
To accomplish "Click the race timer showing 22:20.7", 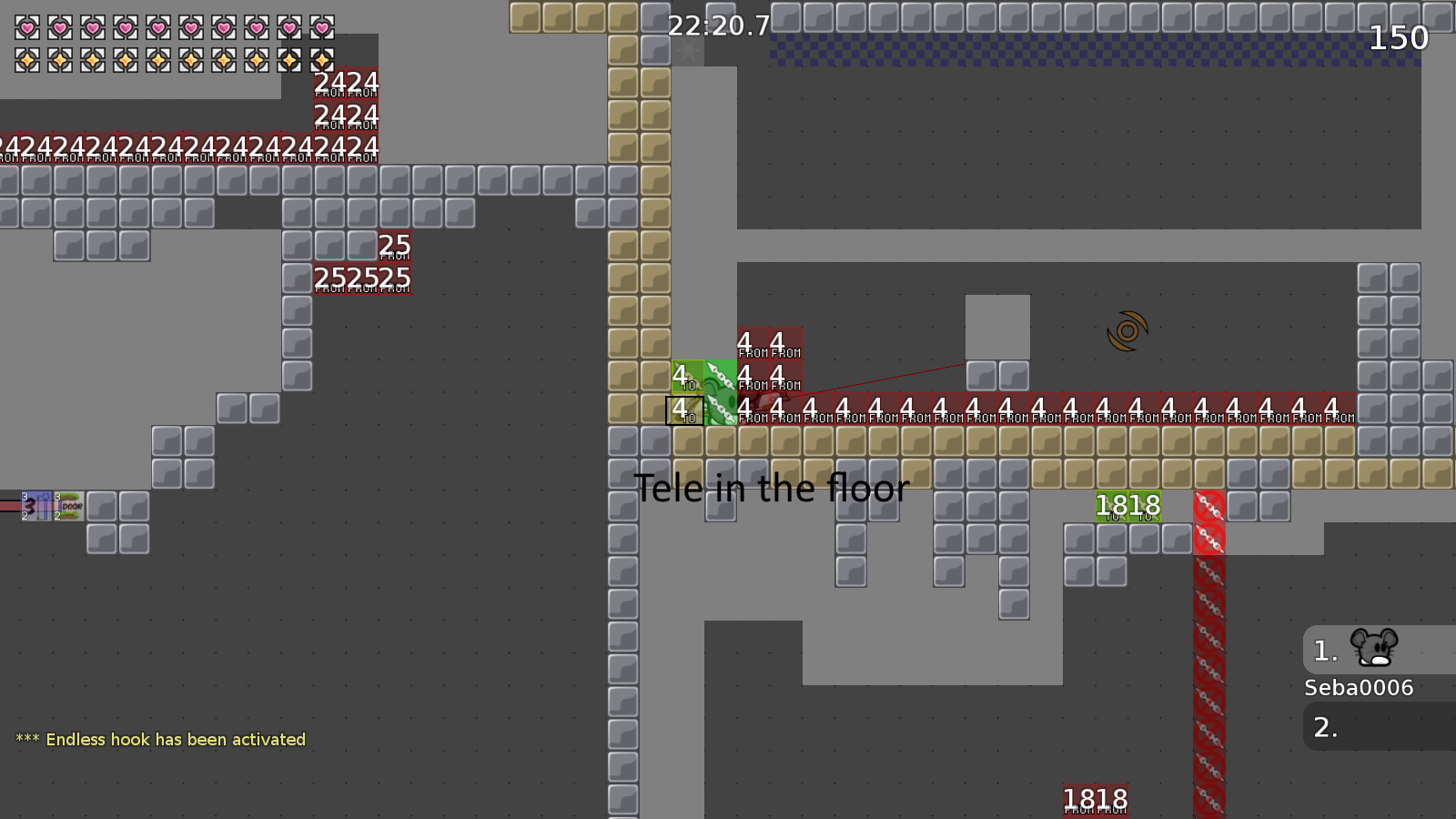I will pyautogui.click(x=717, y=26).
